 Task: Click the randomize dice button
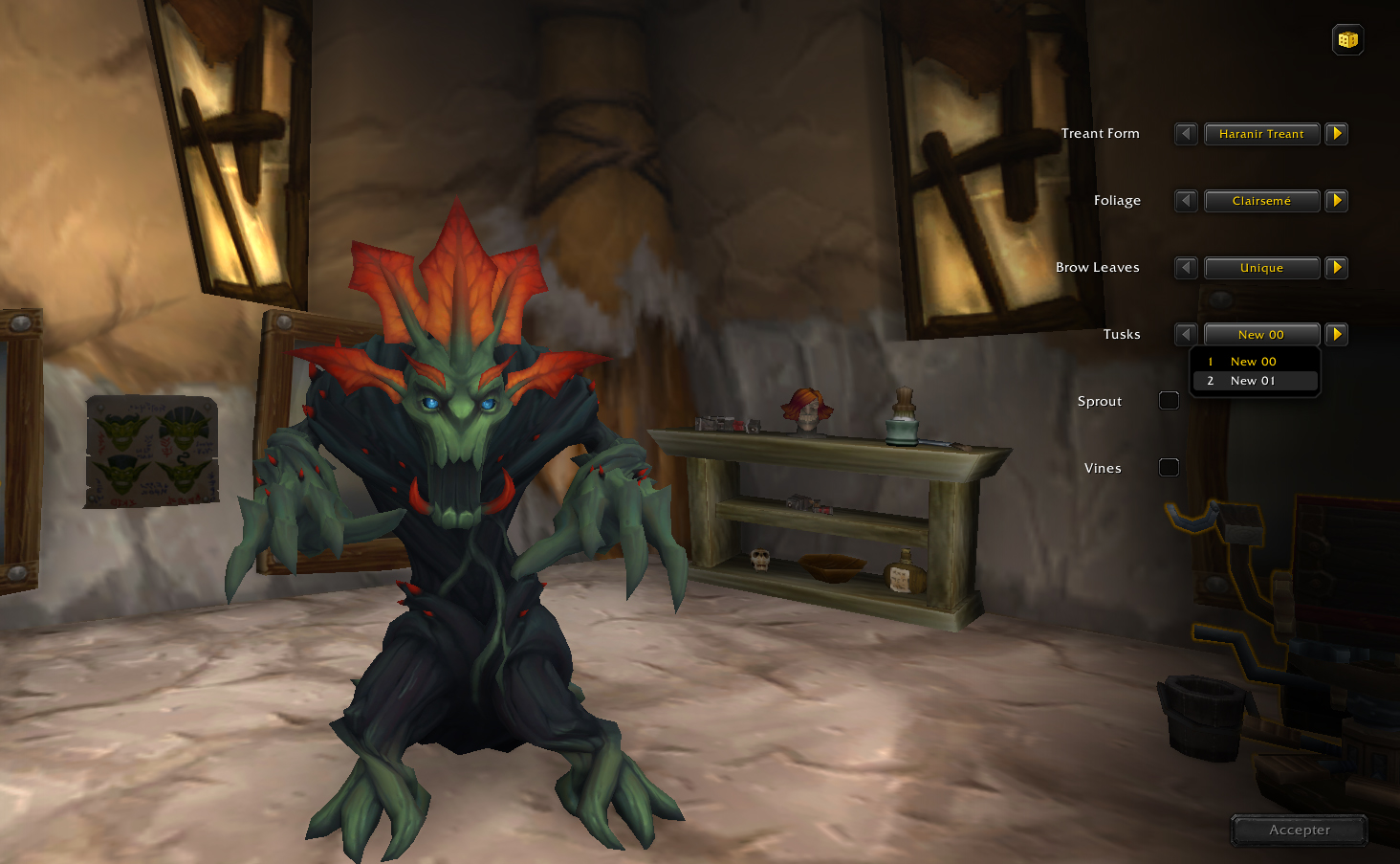tap(1347, 40)
